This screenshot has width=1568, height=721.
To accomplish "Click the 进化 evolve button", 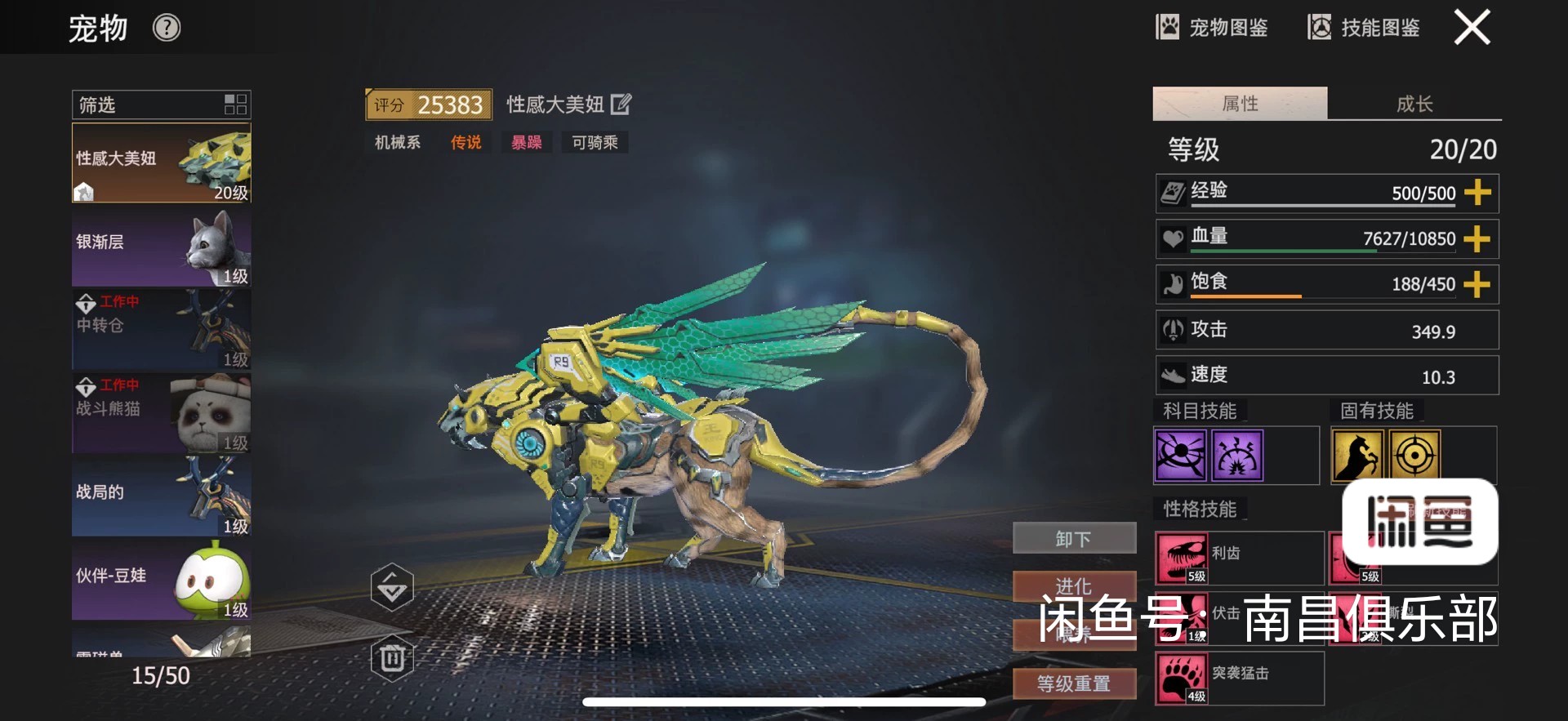I will pos(1074,585).
